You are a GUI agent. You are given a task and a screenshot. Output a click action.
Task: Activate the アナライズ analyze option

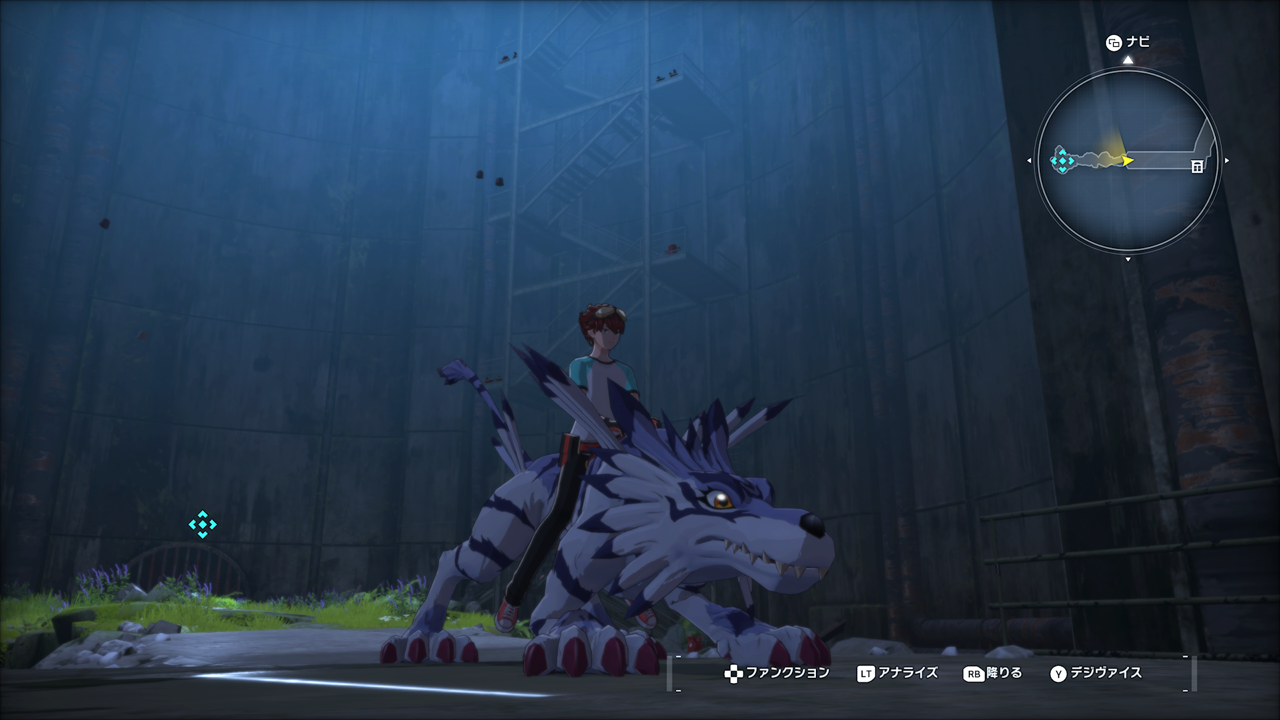[x=897, y=673]
